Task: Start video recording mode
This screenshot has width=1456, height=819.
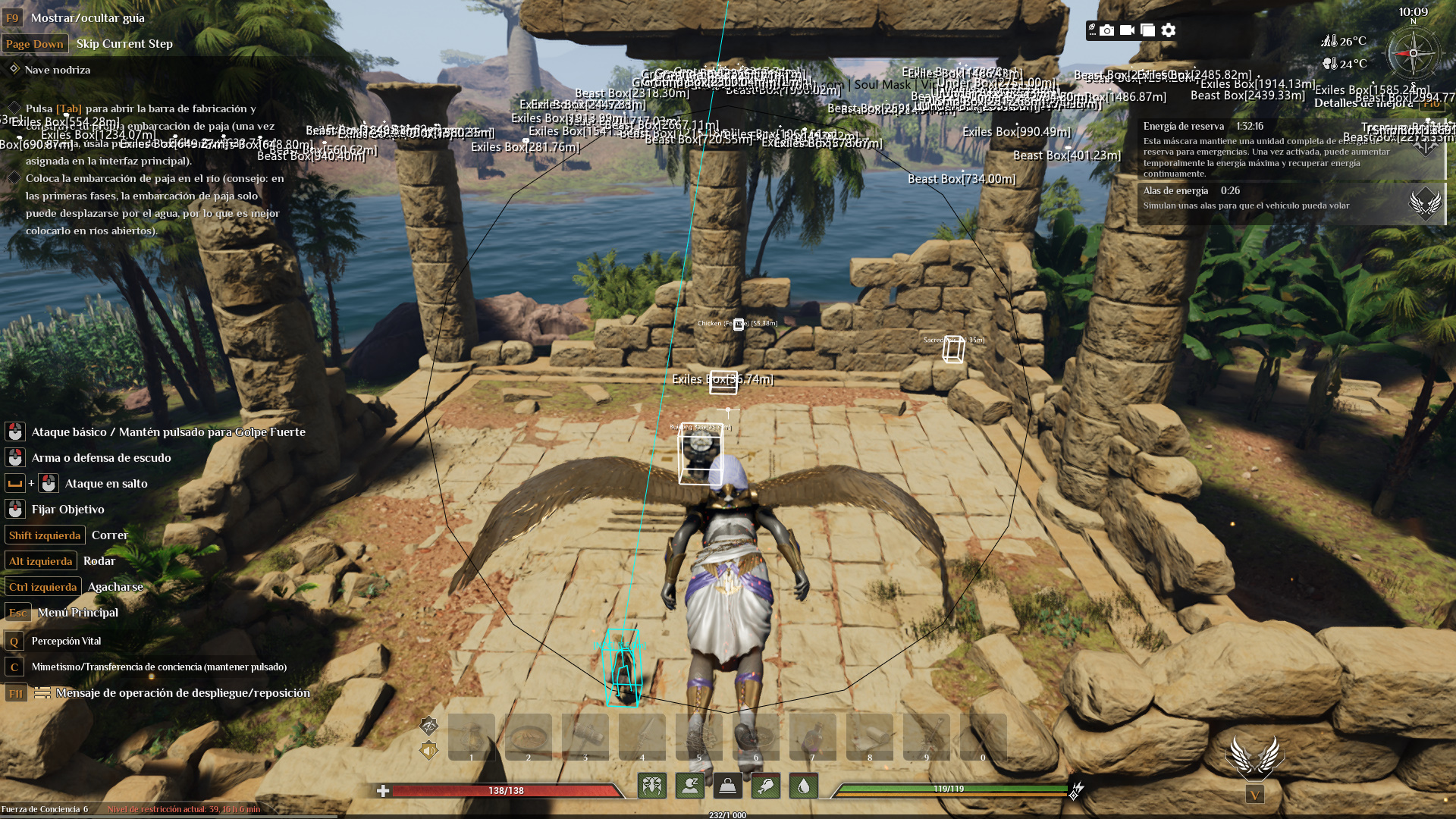Action: pos(1128,30)
